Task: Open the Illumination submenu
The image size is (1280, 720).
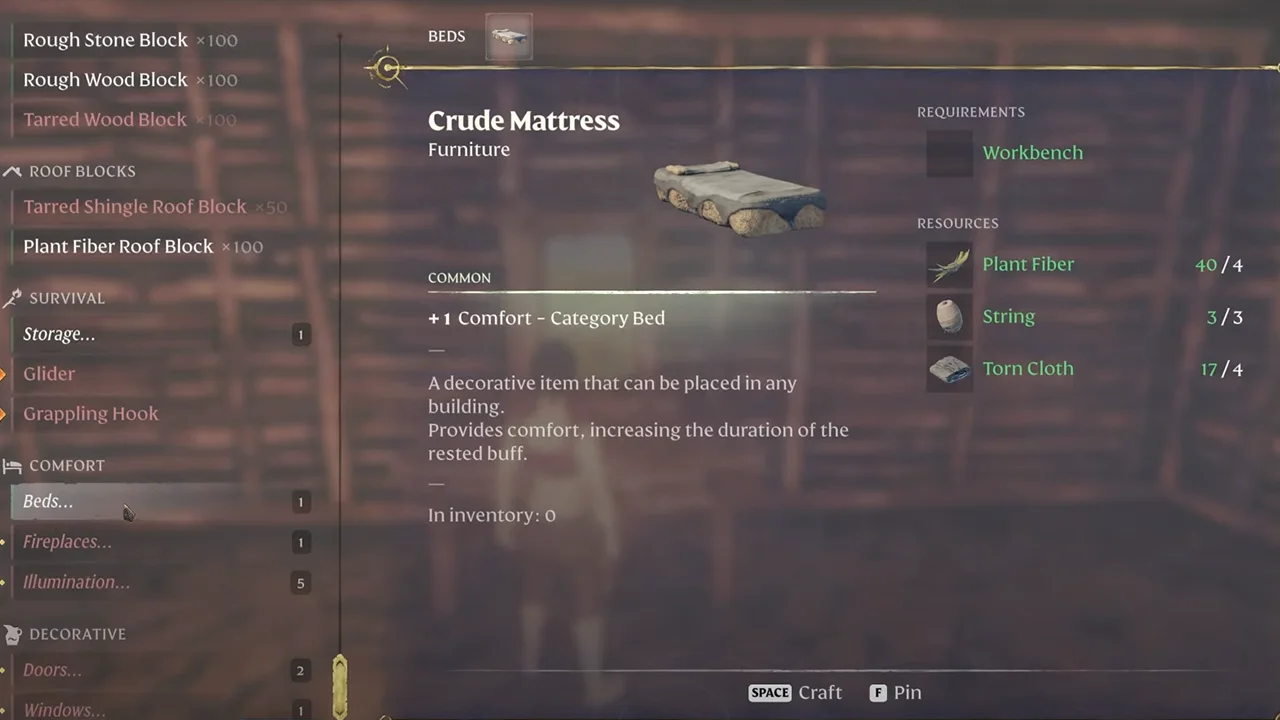Action: [x=76, y=582]
